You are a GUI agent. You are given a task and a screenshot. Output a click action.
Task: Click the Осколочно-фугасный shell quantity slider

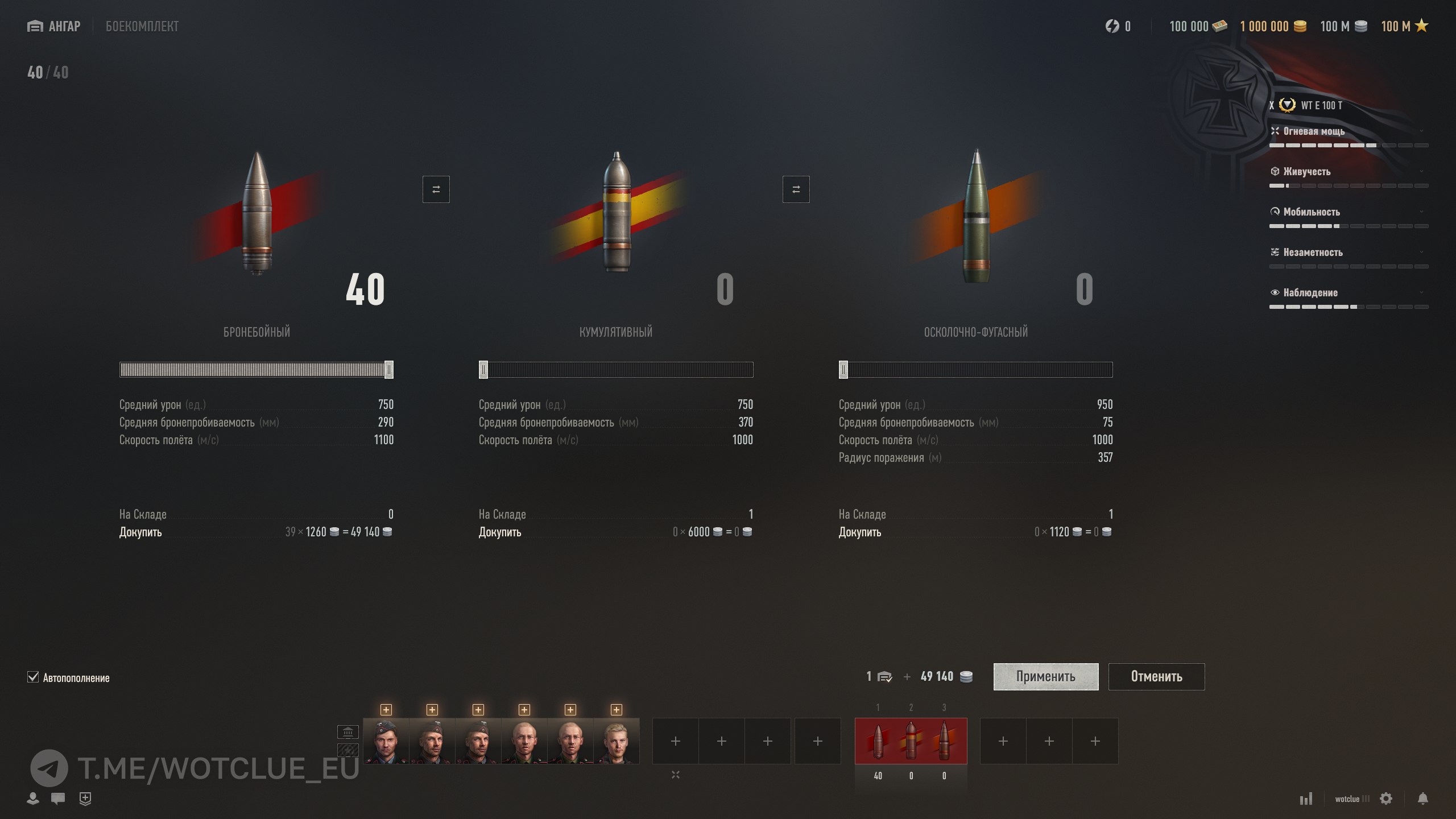click(x=975, y=370)
